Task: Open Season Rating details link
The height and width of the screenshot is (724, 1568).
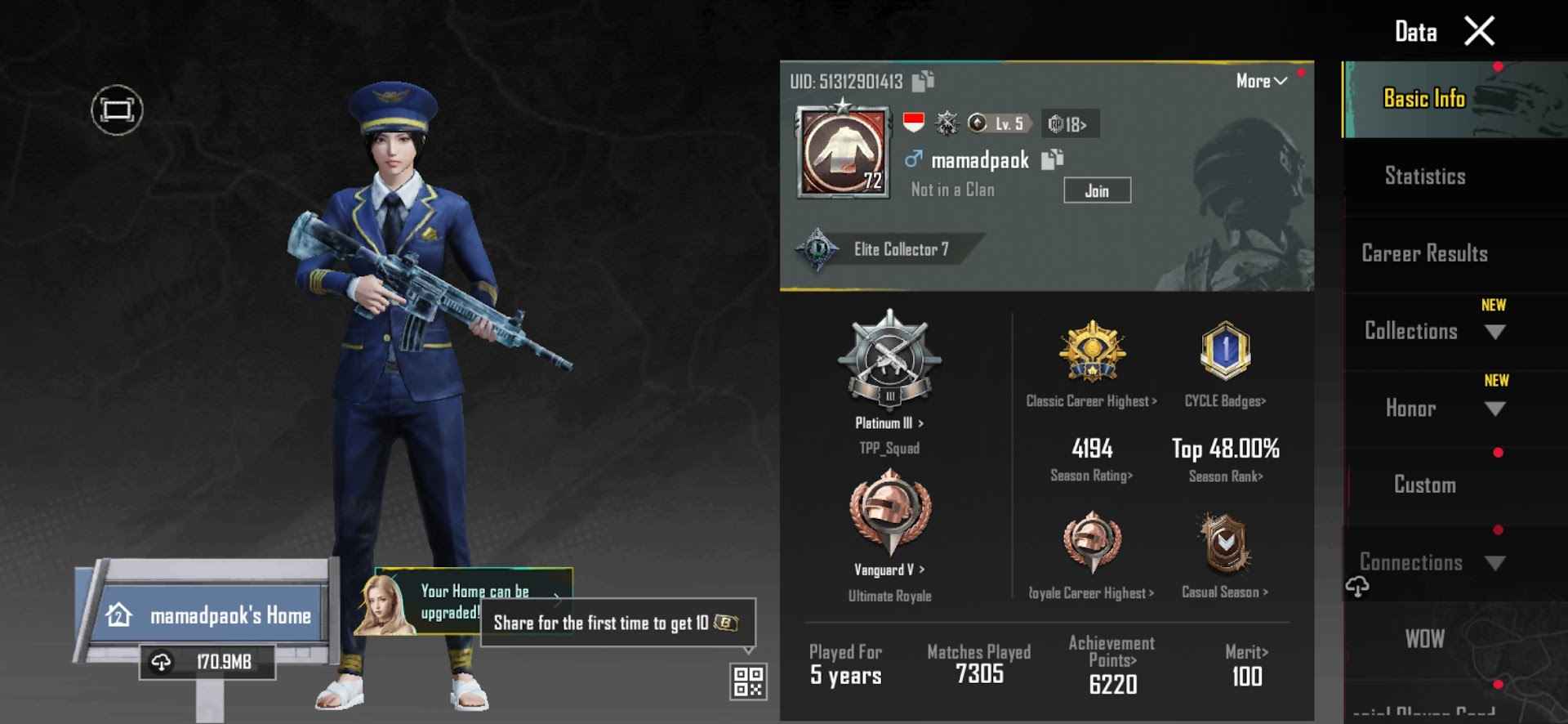Action: coord(1091,475)
